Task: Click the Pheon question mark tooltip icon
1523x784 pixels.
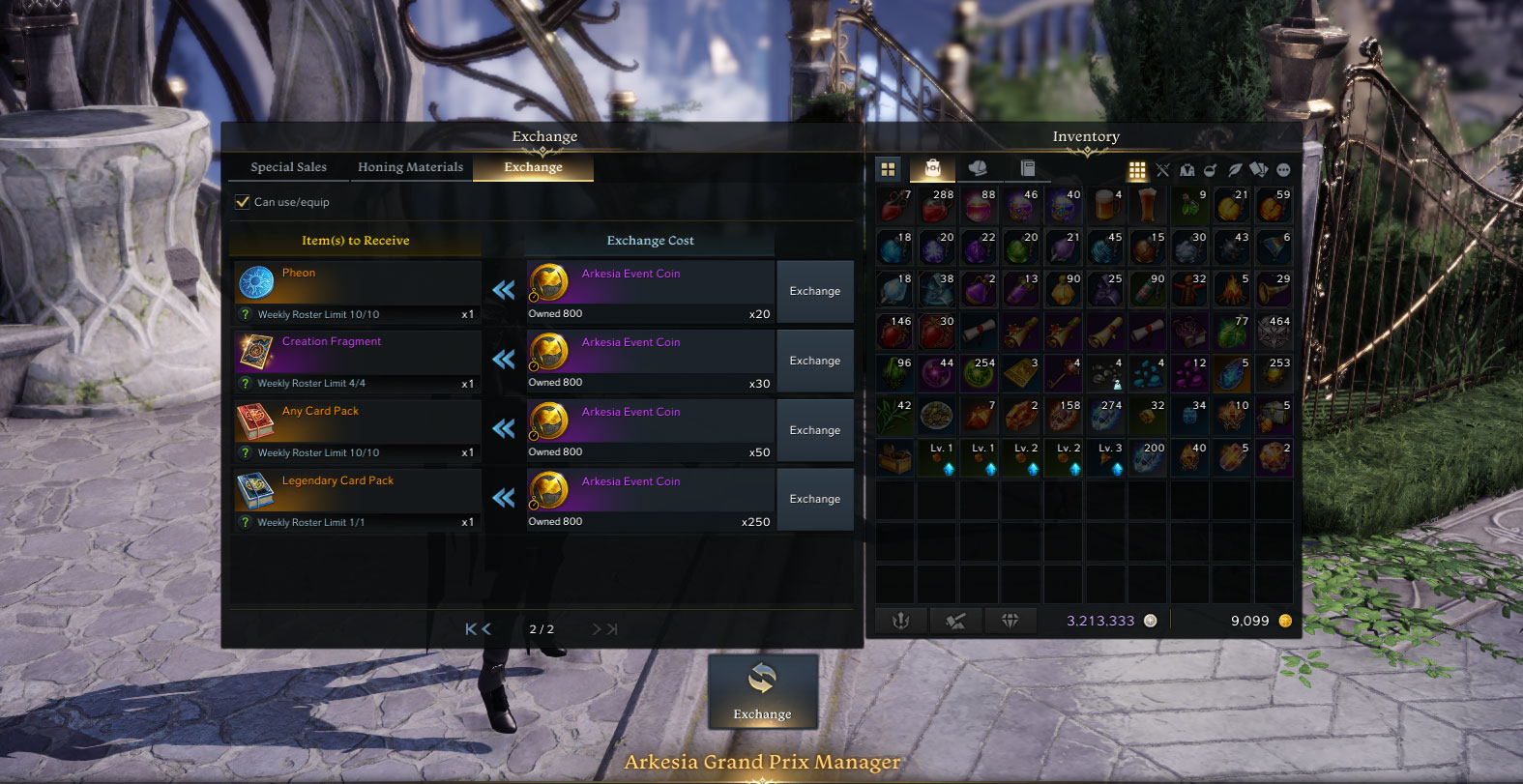Action: [x=245, y=313]
